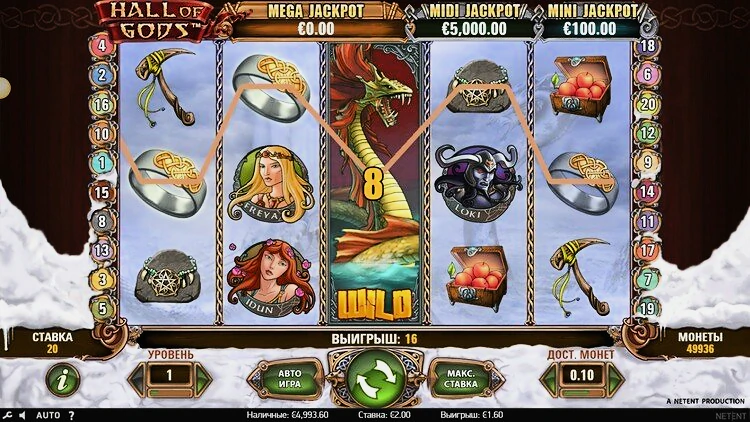Select payline number 13 marker

click(102, 250)
